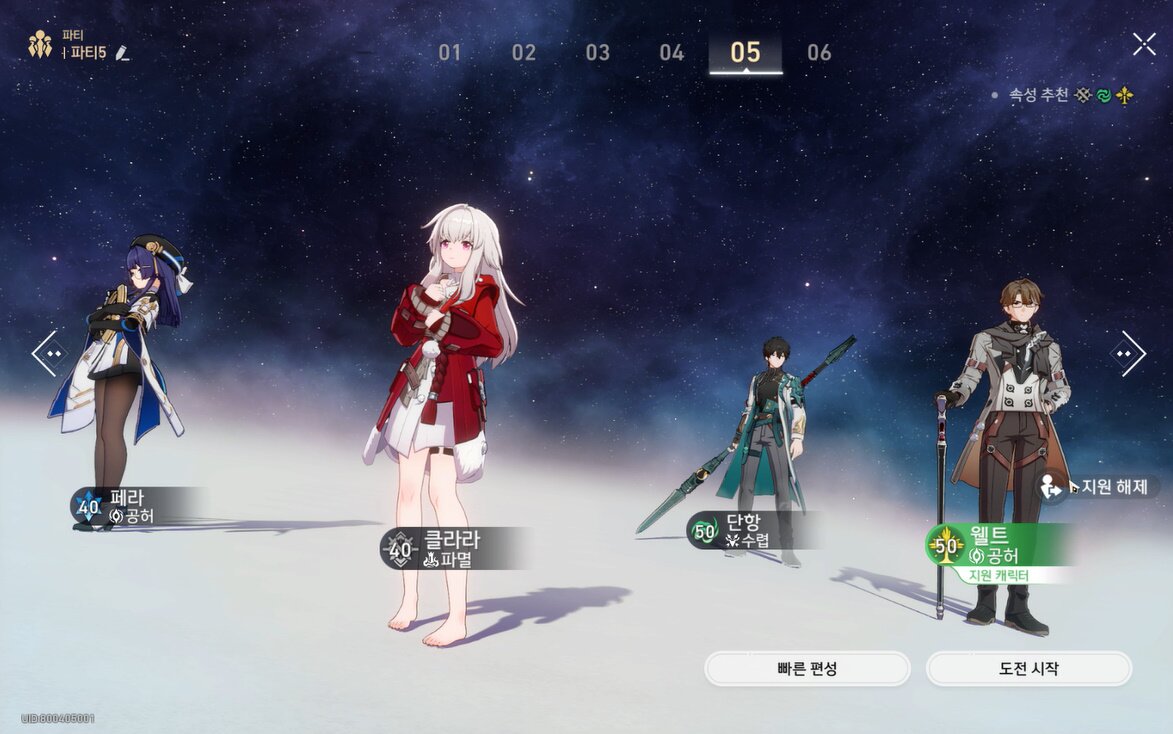The height and width of the screenshot is (734, 1173).
Task: Click the 빠른 편성 quick setup button
Action: pos(807,669)
